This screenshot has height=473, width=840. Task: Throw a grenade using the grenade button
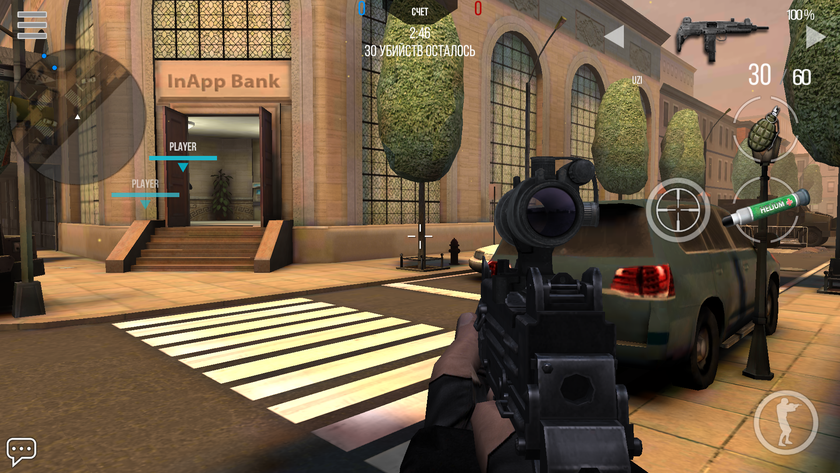pyautogui.click(x=767, y=129)
